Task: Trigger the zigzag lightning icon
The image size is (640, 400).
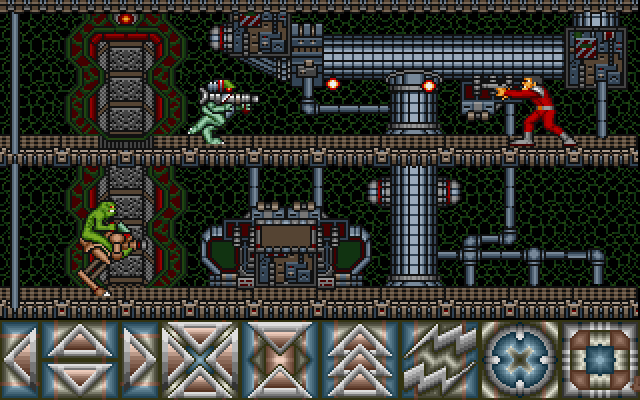Action: (440, 358)
